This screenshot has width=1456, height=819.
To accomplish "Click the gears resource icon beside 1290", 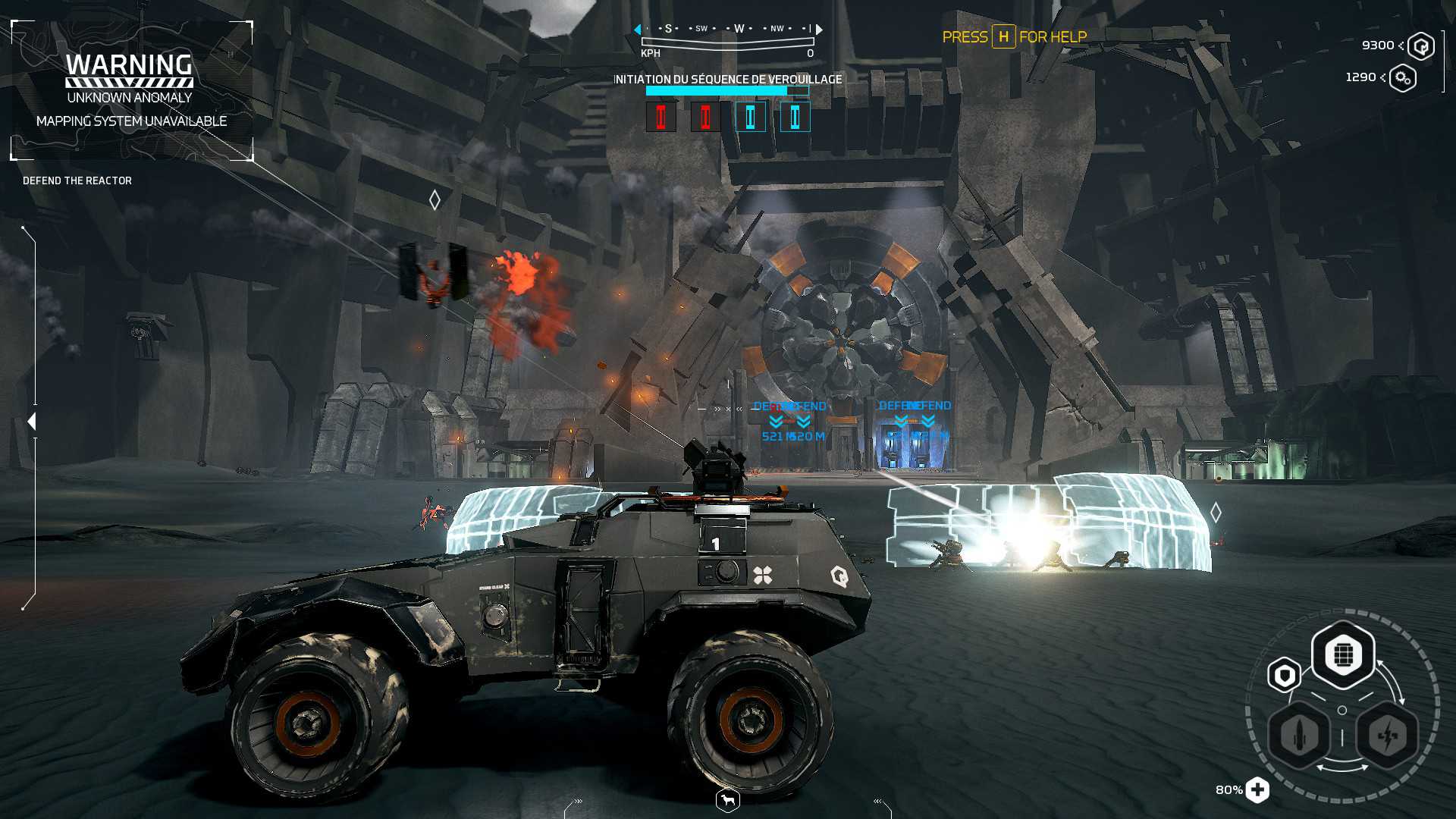I will 1403,78.
